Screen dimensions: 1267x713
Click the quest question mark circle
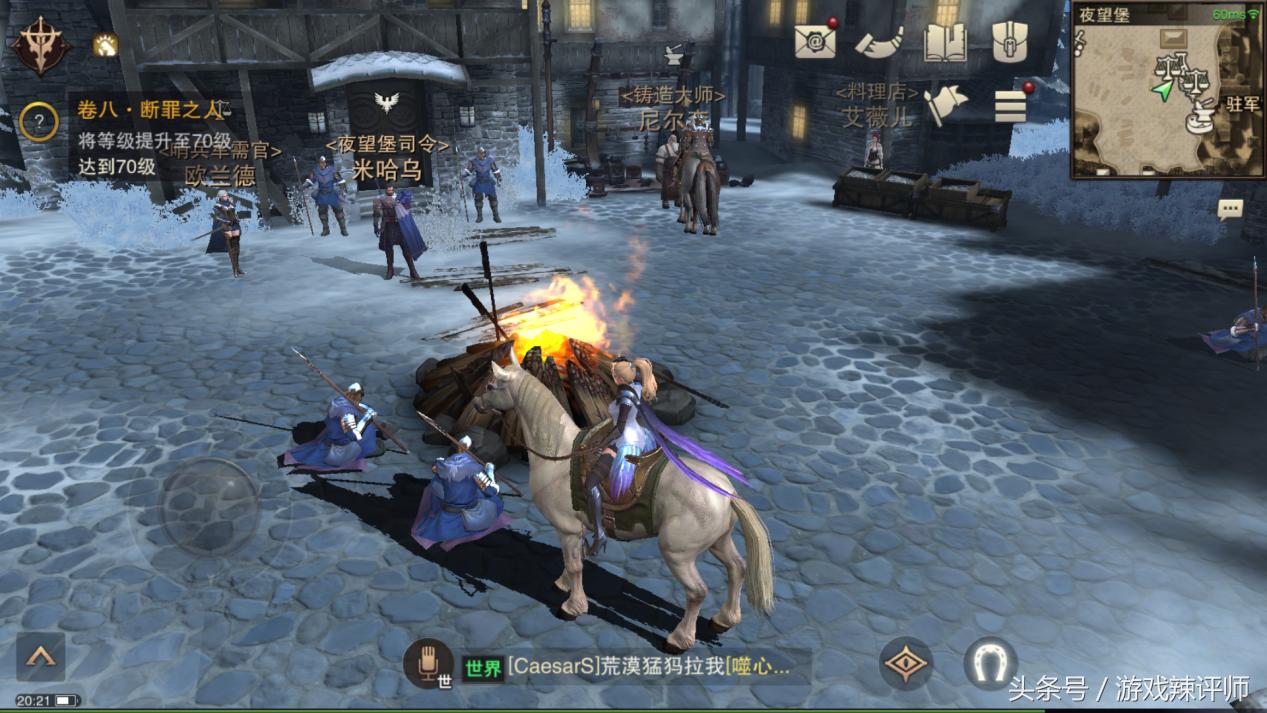point(39,122)
